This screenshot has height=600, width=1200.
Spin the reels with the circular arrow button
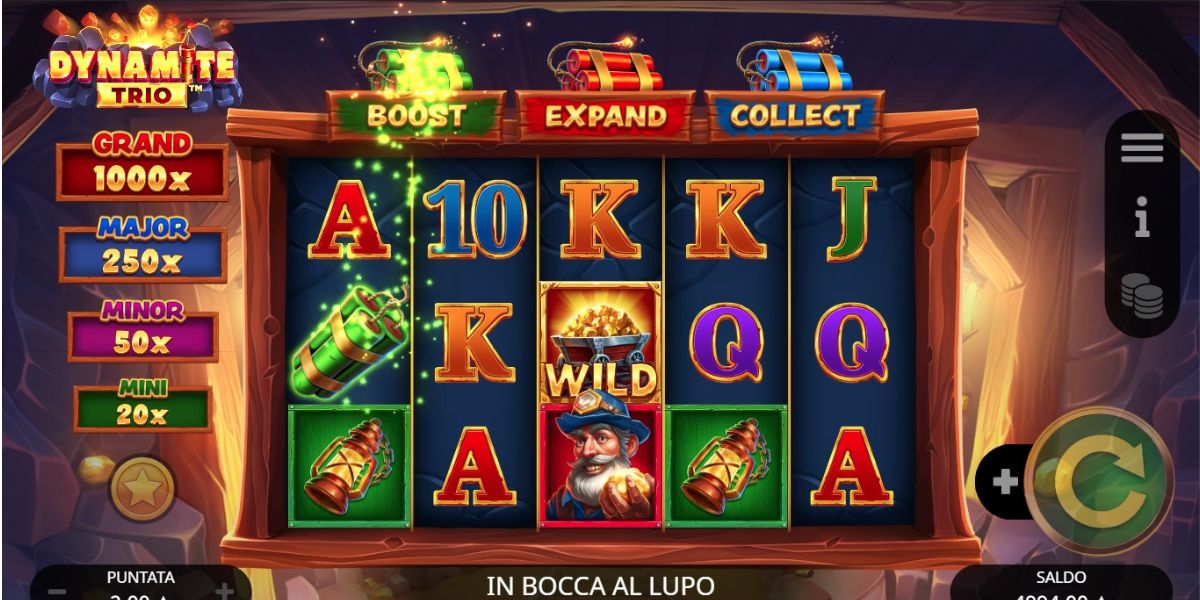(1100, 481)
